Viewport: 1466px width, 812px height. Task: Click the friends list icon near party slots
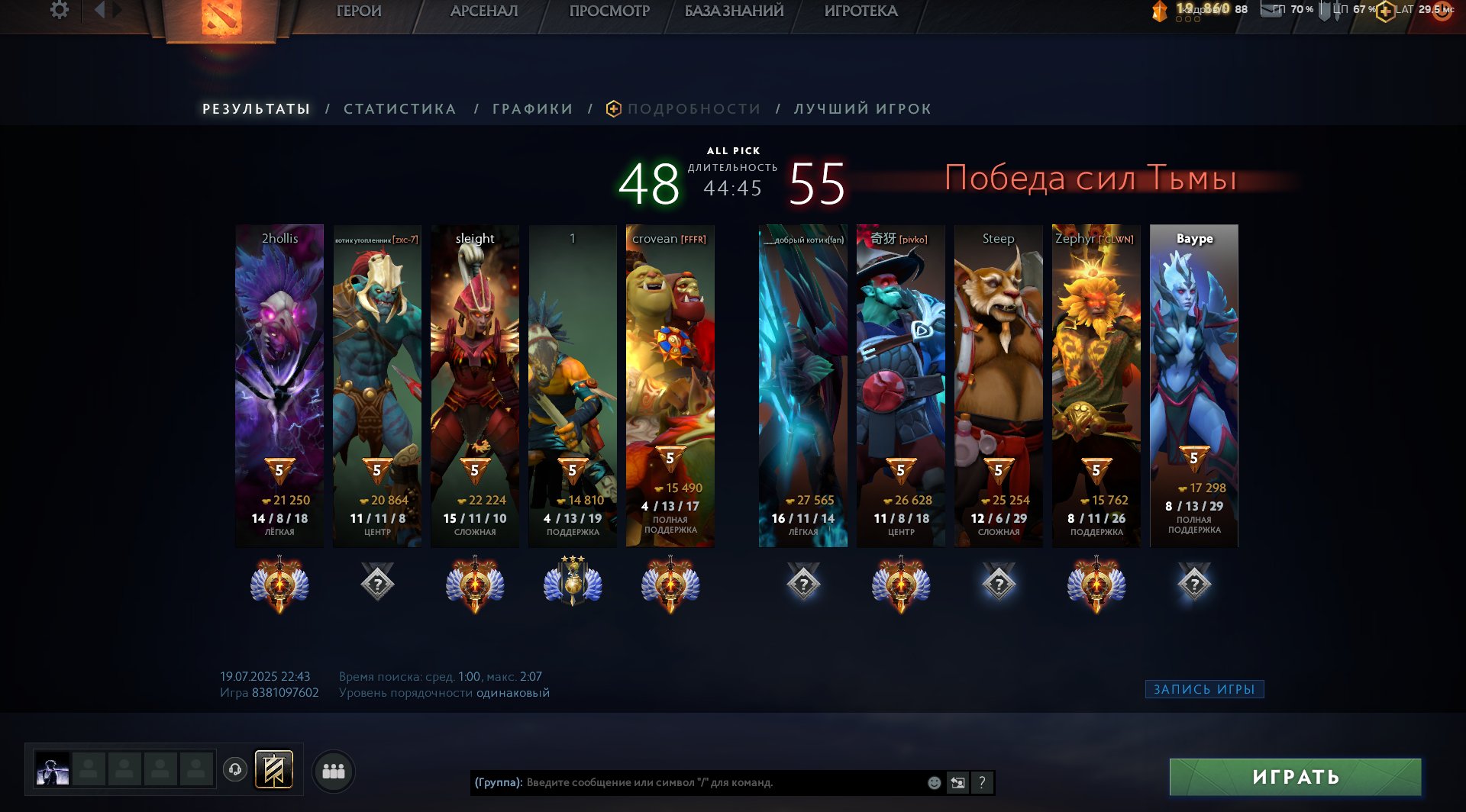[x=334, y=772]
